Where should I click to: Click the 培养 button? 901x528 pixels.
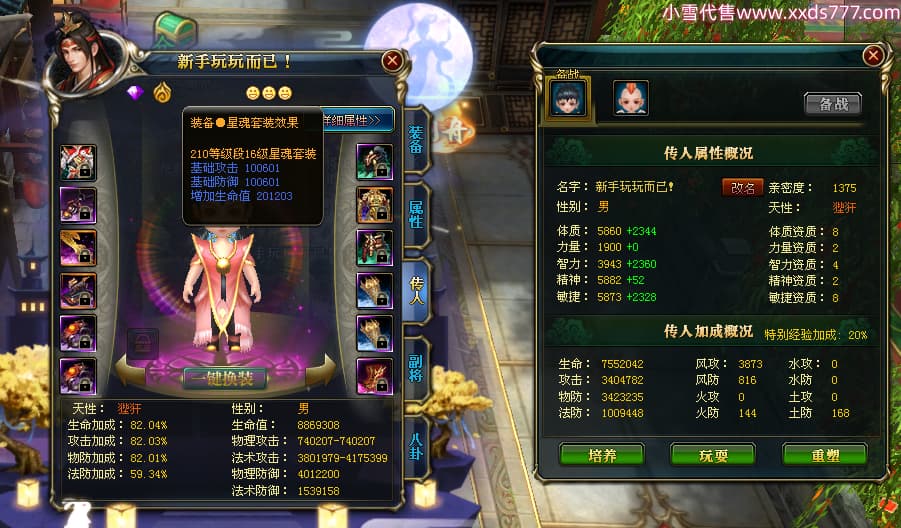click(x=602, y=455)
